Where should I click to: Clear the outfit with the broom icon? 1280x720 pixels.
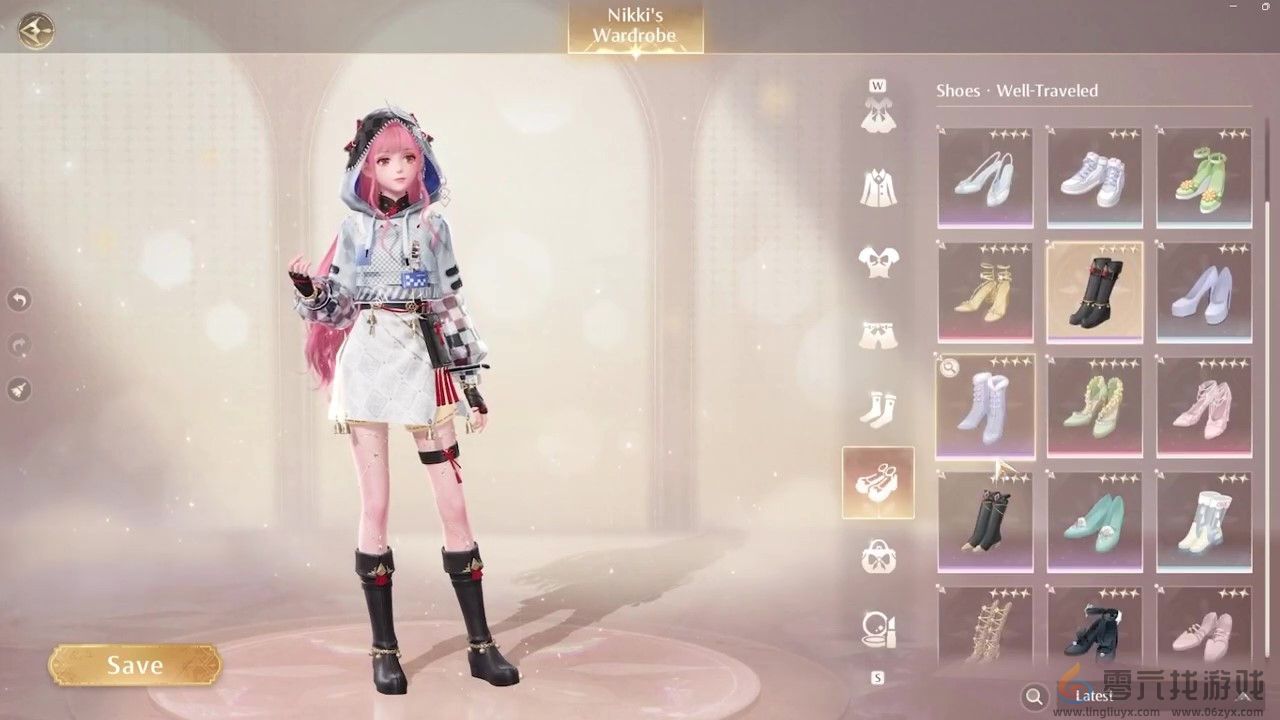(19, 390)
